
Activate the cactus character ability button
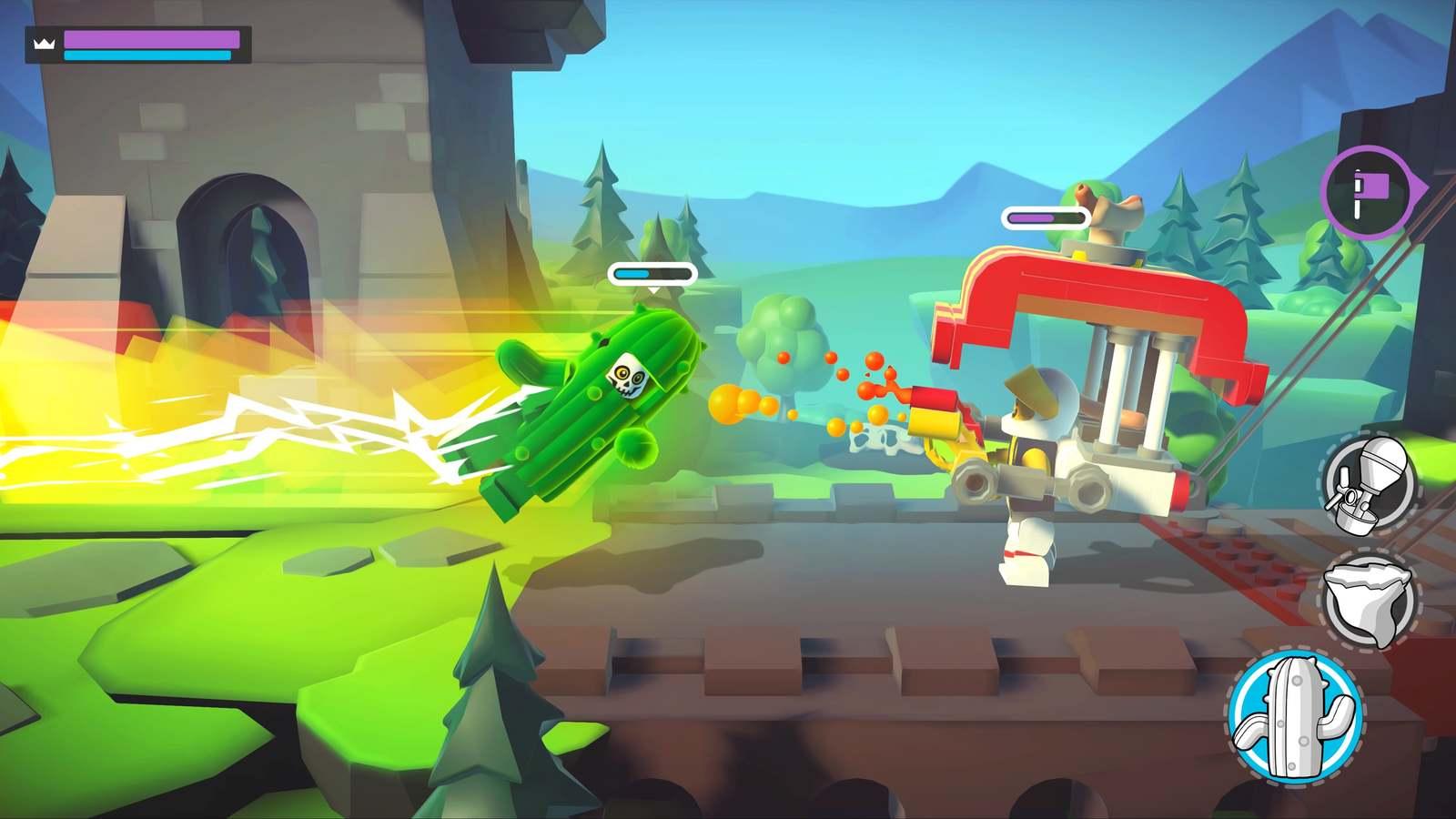point(1294,716)
